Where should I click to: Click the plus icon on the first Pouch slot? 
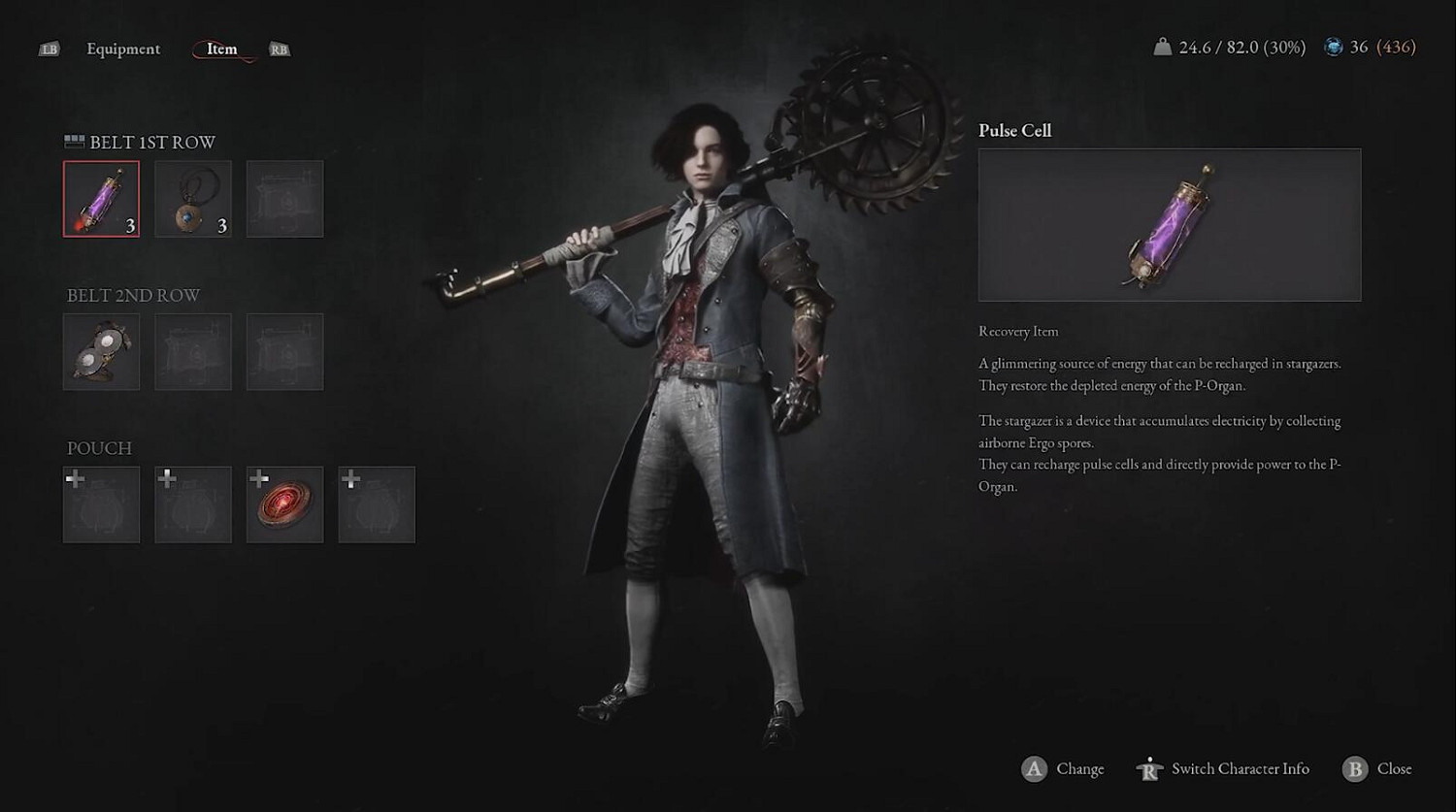74,477
